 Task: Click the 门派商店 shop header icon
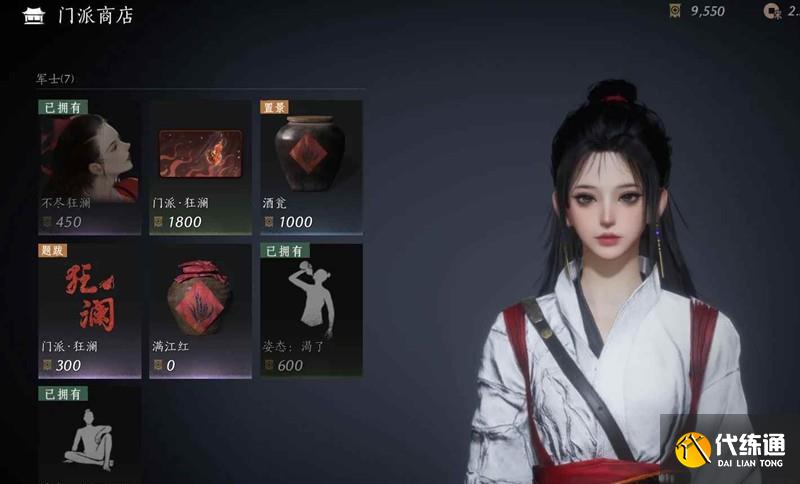tap(35, 15)
